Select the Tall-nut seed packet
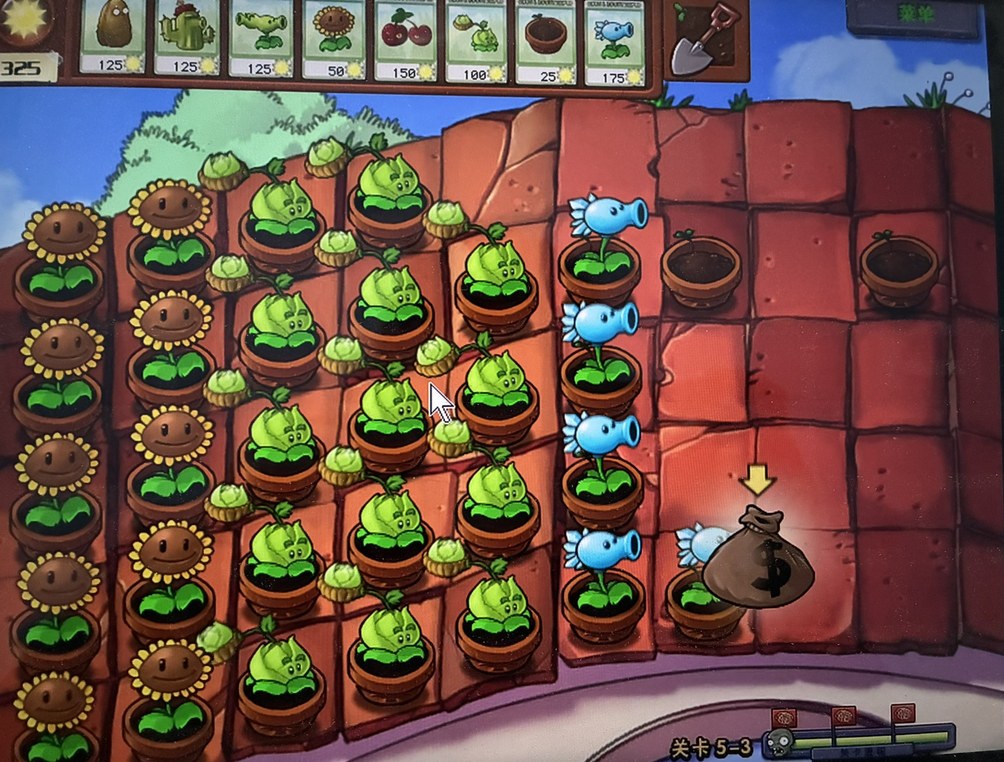 112,36
